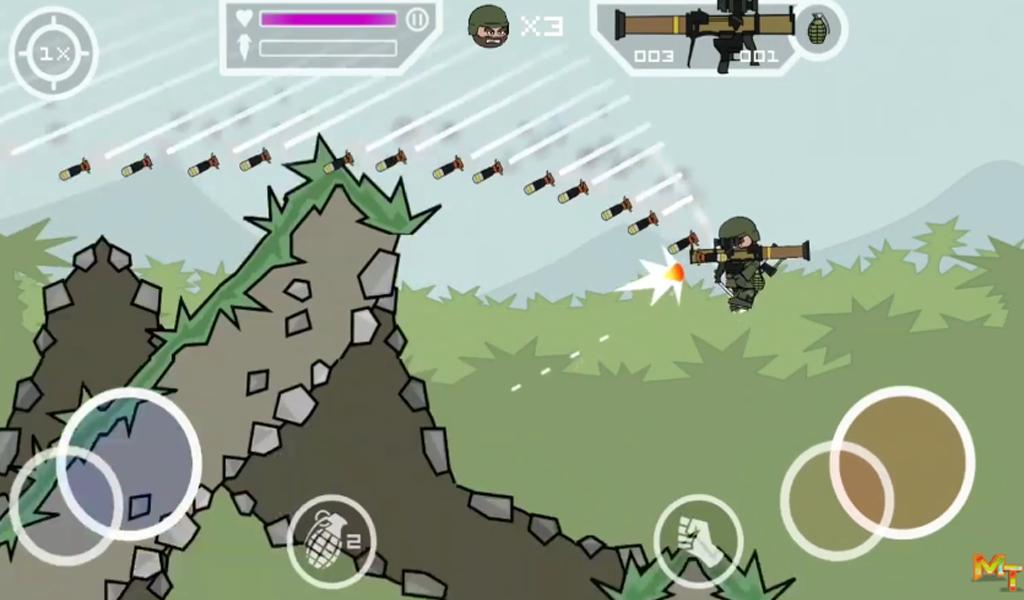This screenshot has width=1024, height=600.
Task: Toggle the 1x zoom scope button
Action: tap(53, 54)
